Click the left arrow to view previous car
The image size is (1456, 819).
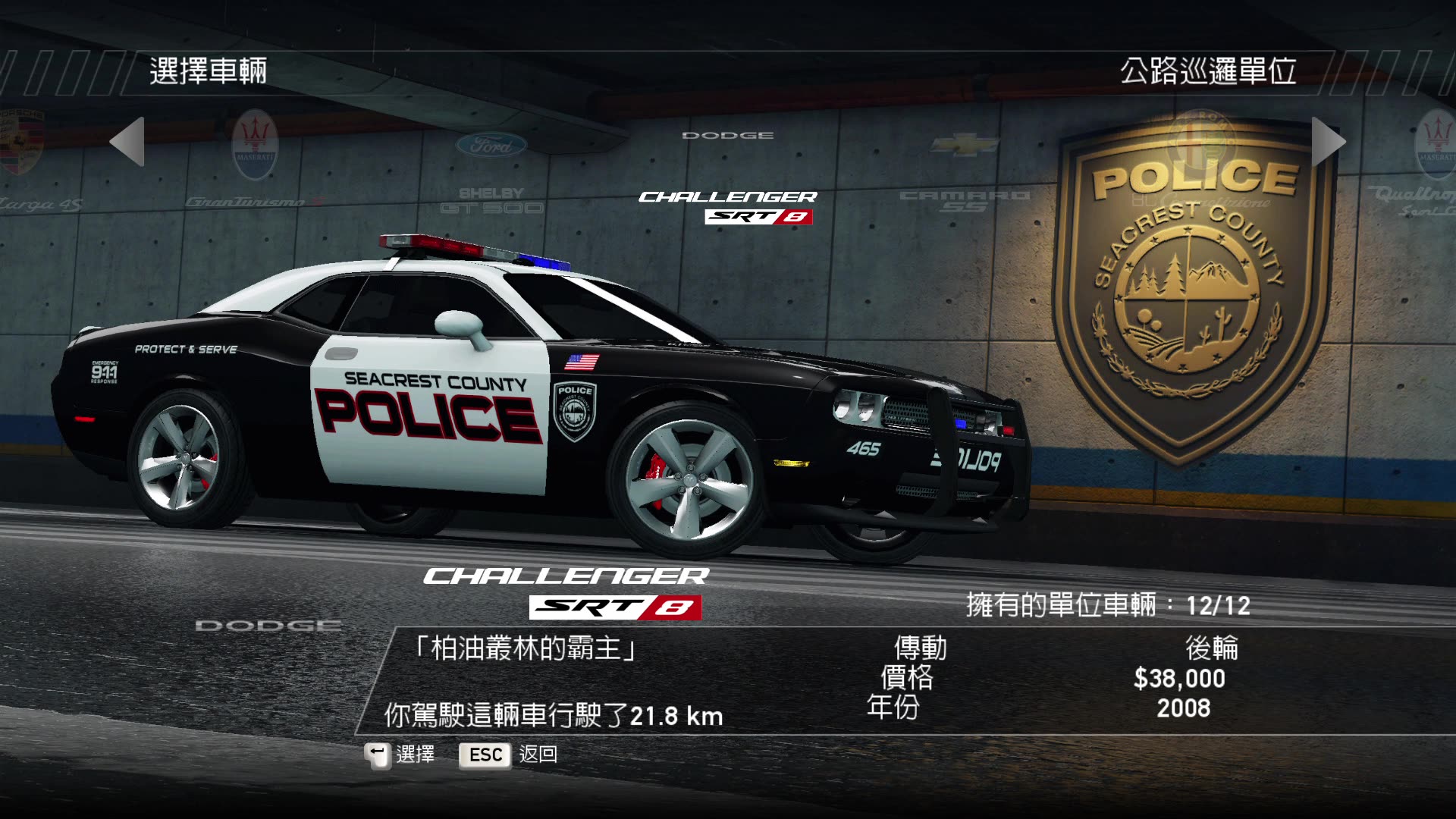(x=125, y=143)
